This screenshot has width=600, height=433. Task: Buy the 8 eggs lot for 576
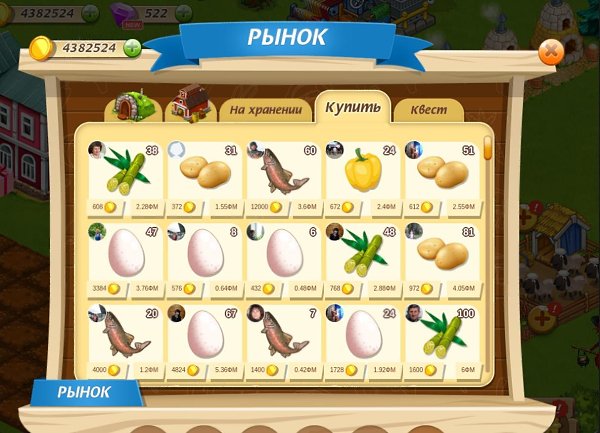pyautogui.click(x=204, y=258)
